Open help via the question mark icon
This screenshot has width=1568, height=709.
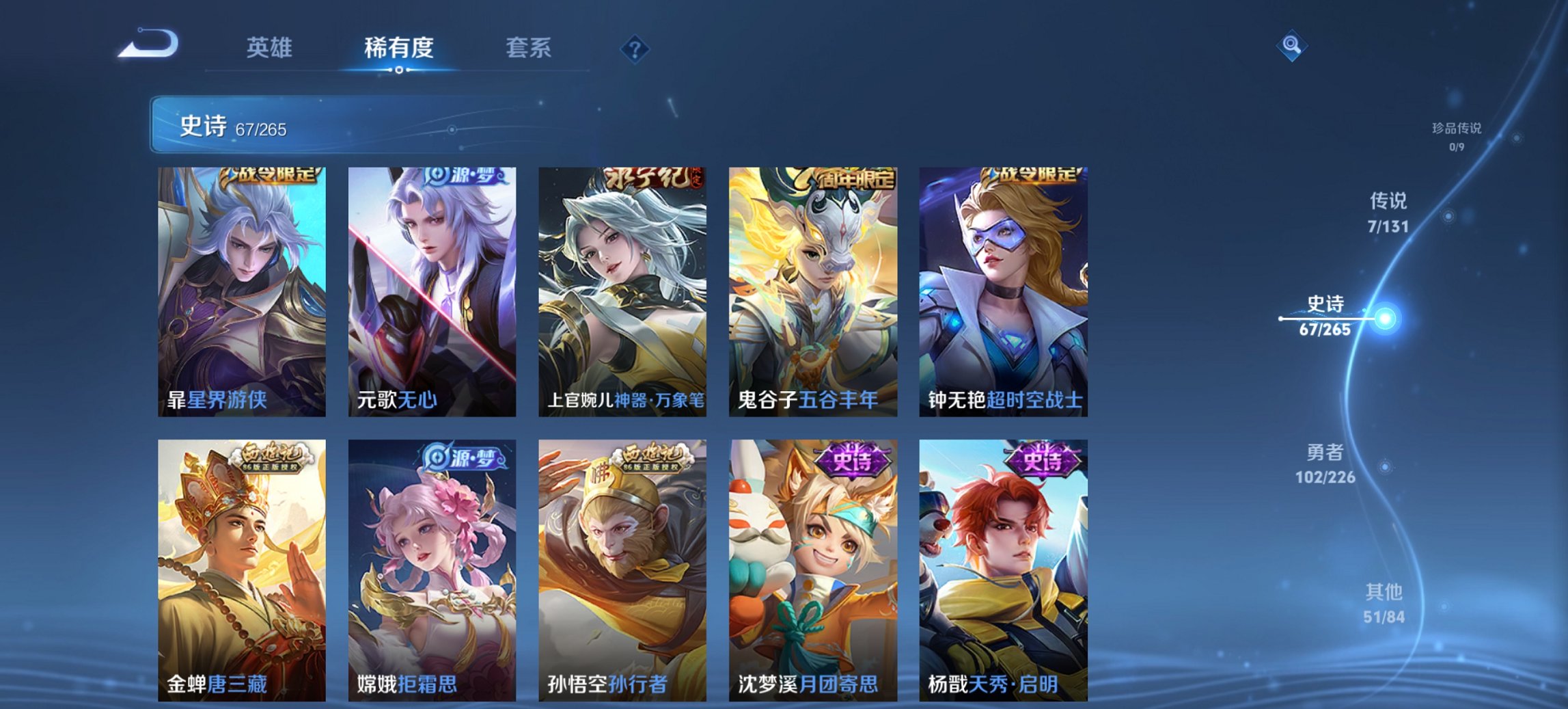[635, 48]
